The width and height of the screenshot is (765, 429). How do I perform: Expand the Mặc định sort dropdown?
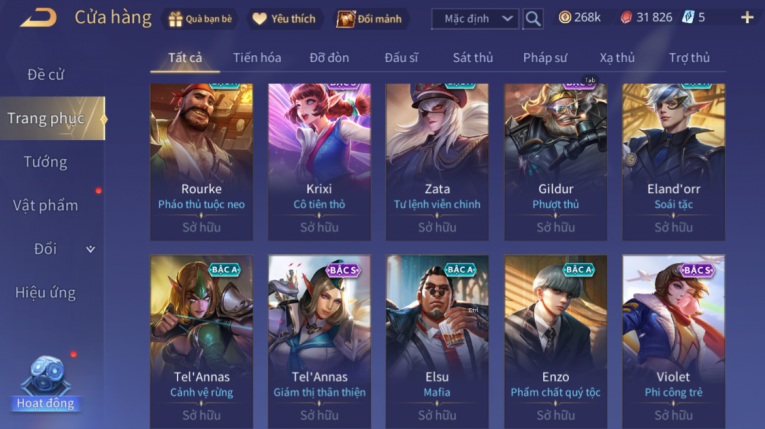475,18
